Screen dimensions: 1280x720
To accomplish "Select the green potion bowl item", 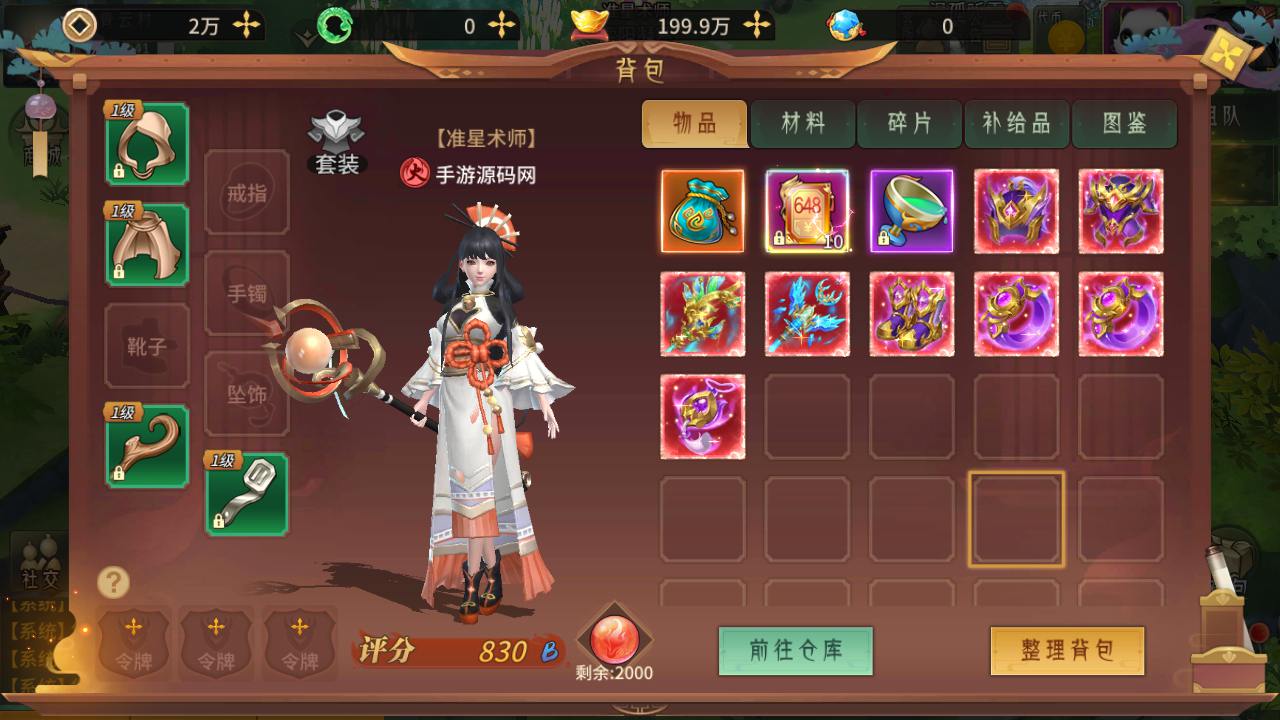I will click(911, 211).
